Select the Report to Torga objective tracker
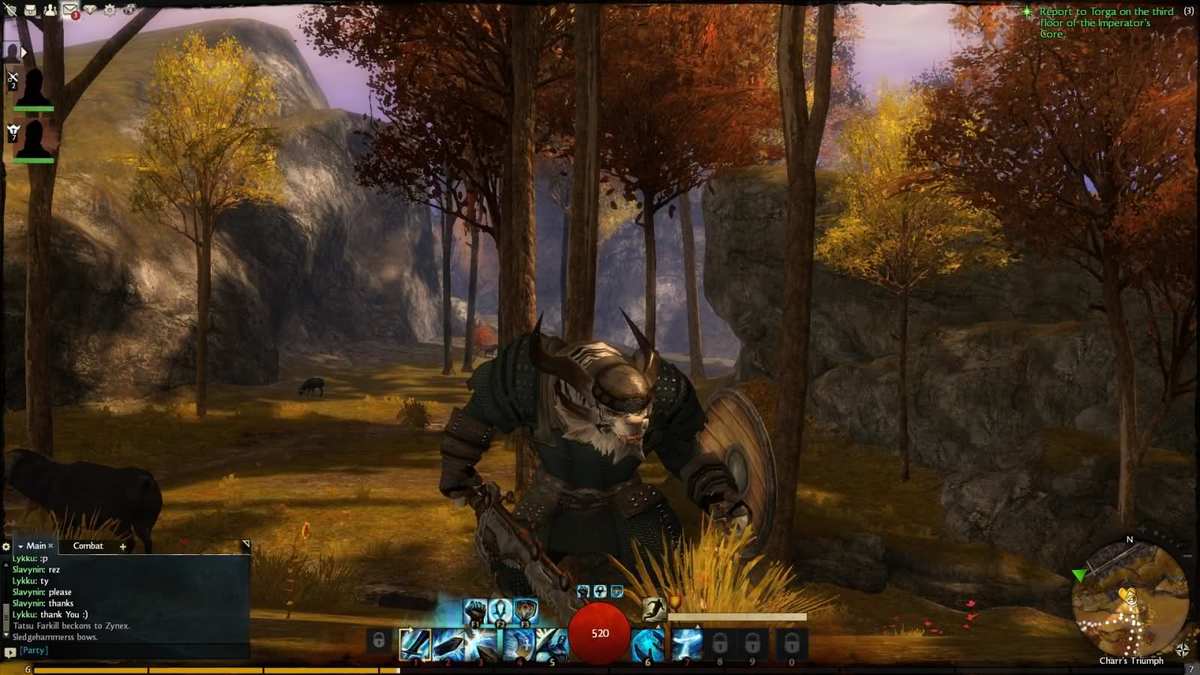 pos(1100,22)
